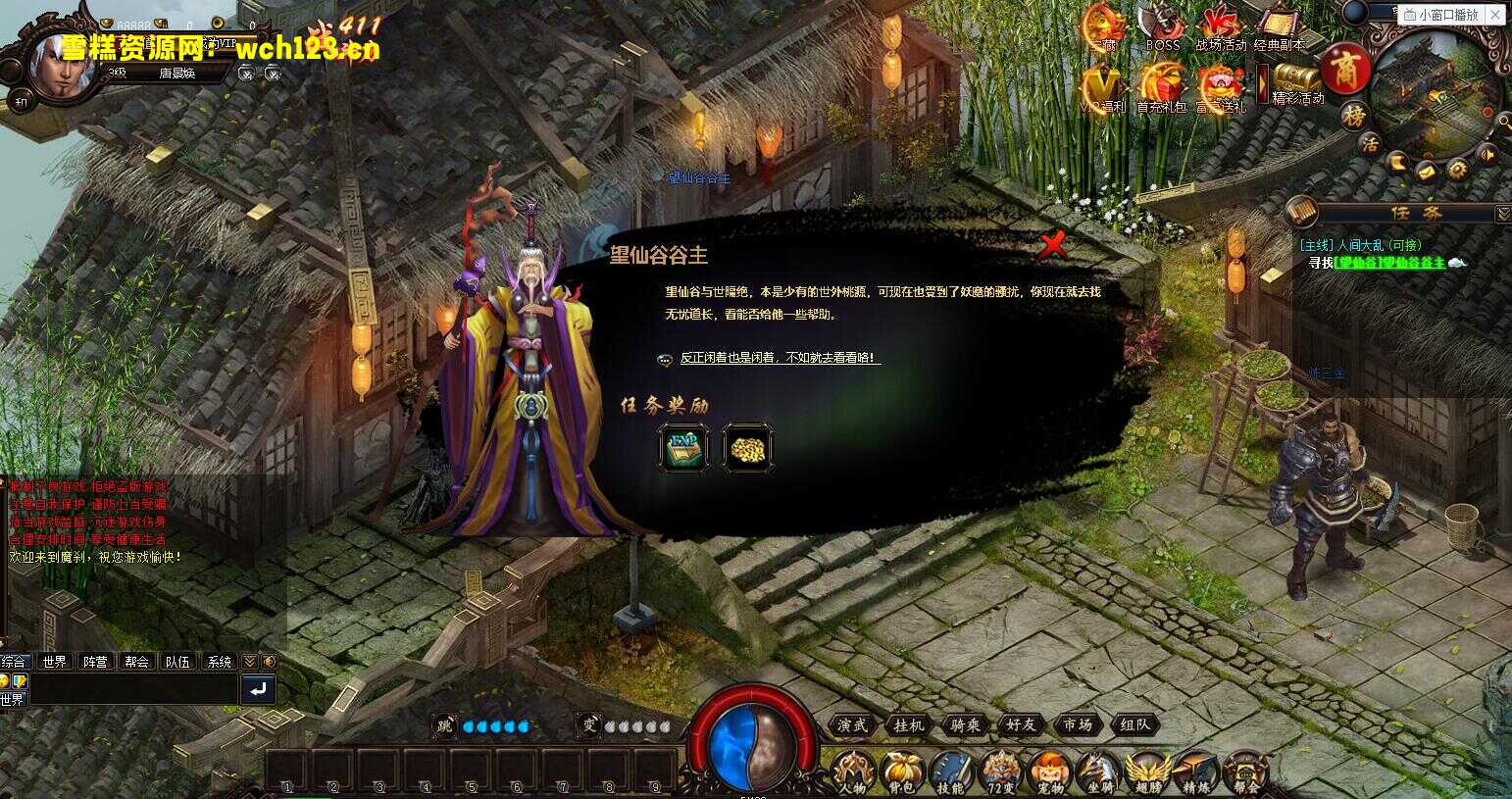
Task: Open the BOSS activity icon
Action: click(x=1162, y=22)
